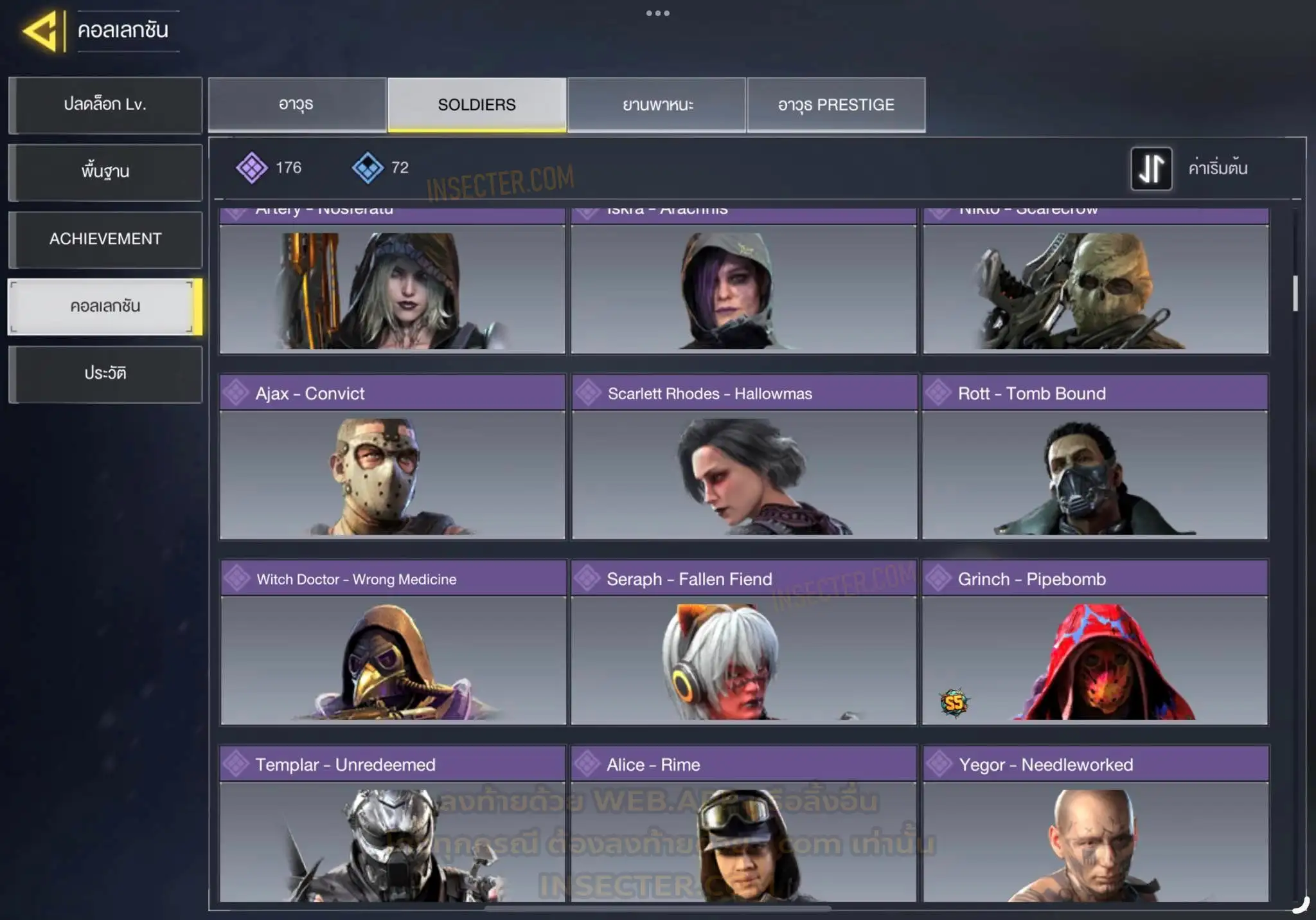
Task: Select Scarlett Rhodes - Hallowmas card
Action: coord(743,456)
